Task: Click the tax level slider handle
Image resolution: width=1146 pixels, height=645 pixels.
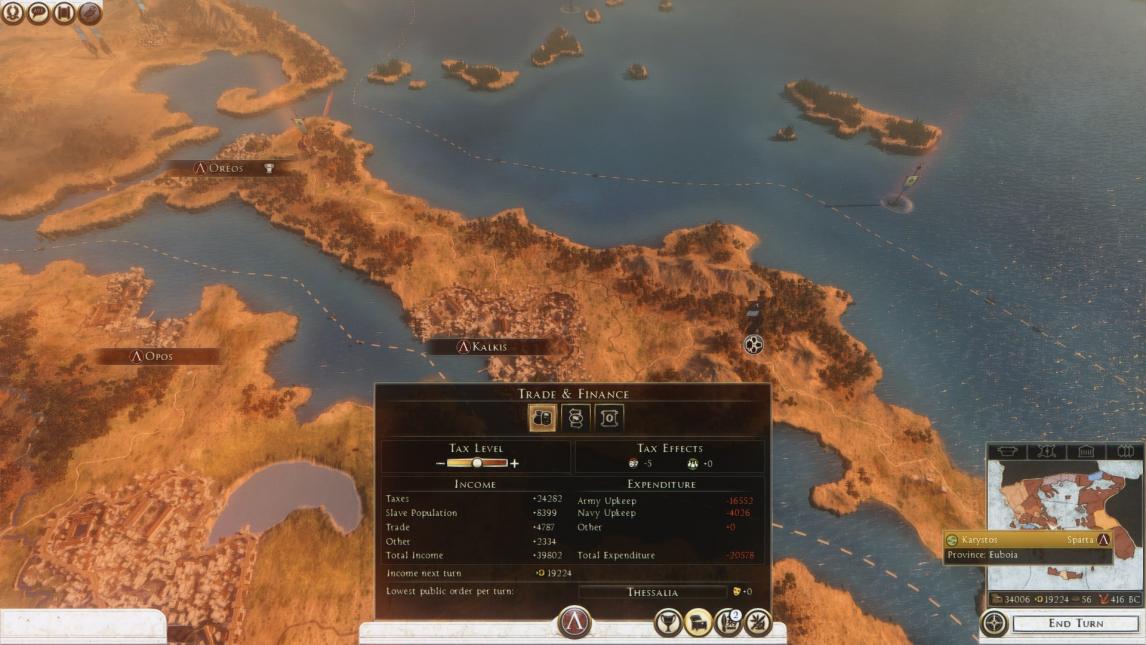Action: point(477,463)
